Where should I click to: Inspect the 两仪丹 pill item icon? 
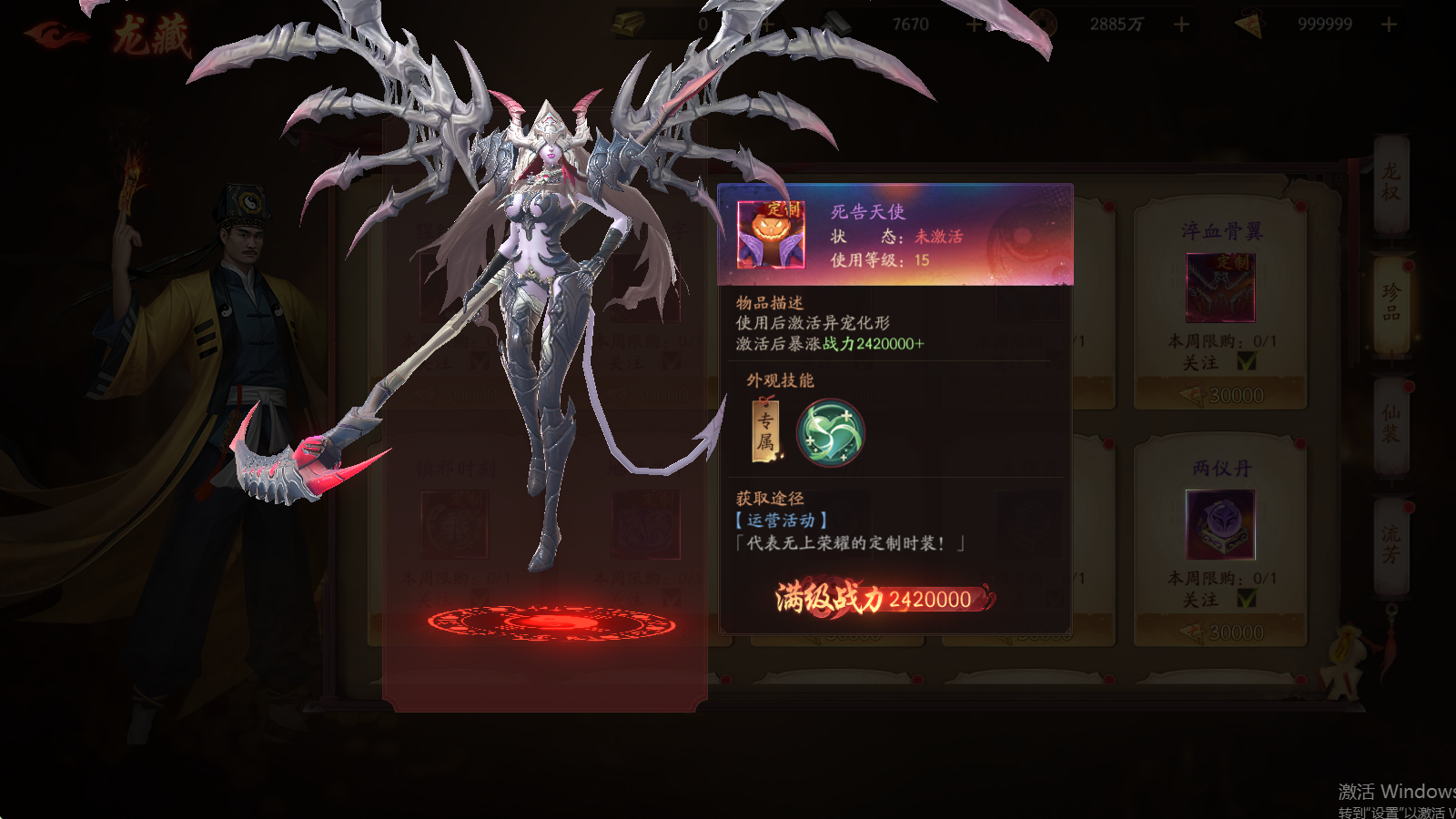coord(1219,525)
